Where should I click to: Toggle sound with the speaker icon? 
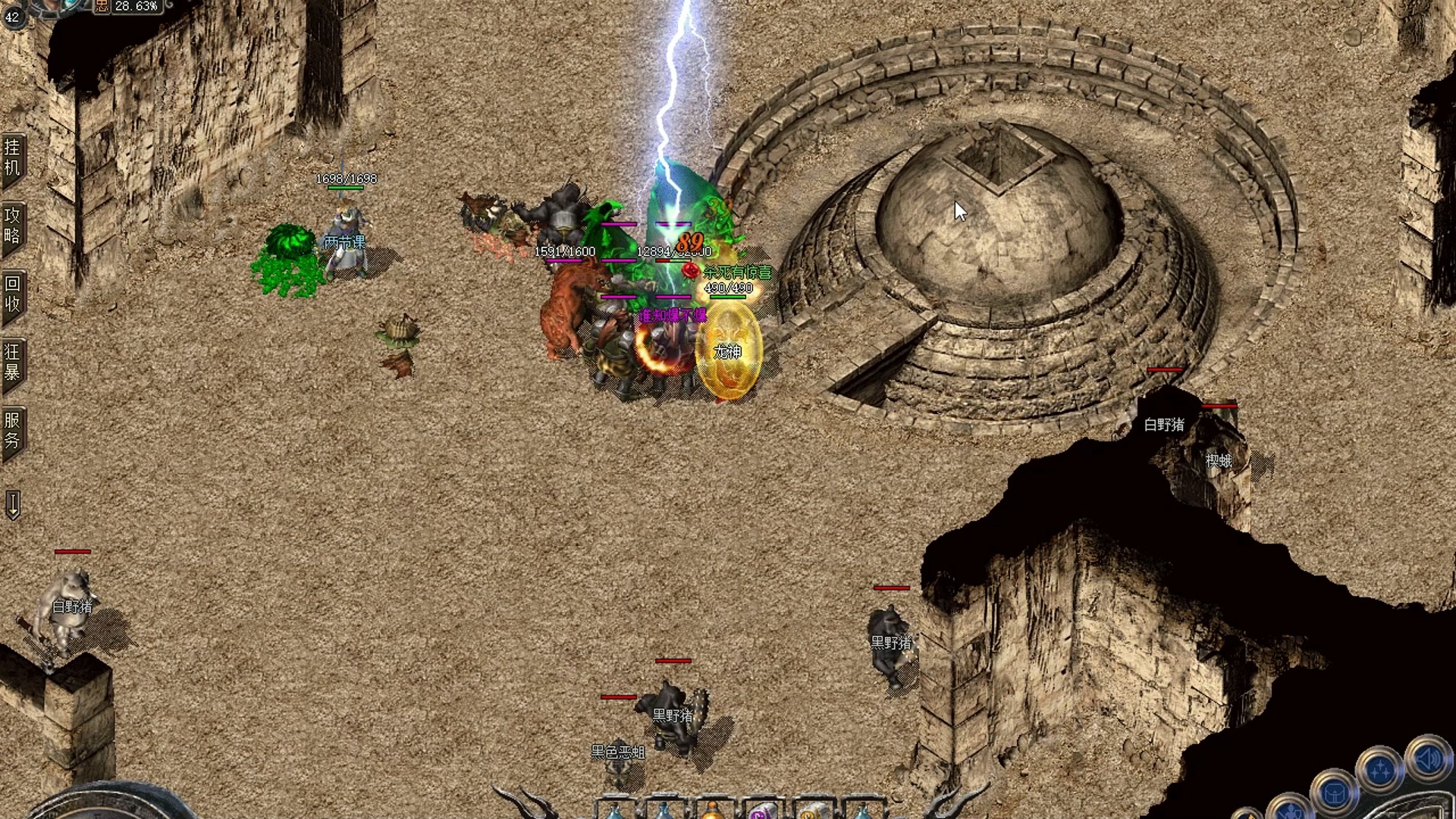(x=1428, y=759)
